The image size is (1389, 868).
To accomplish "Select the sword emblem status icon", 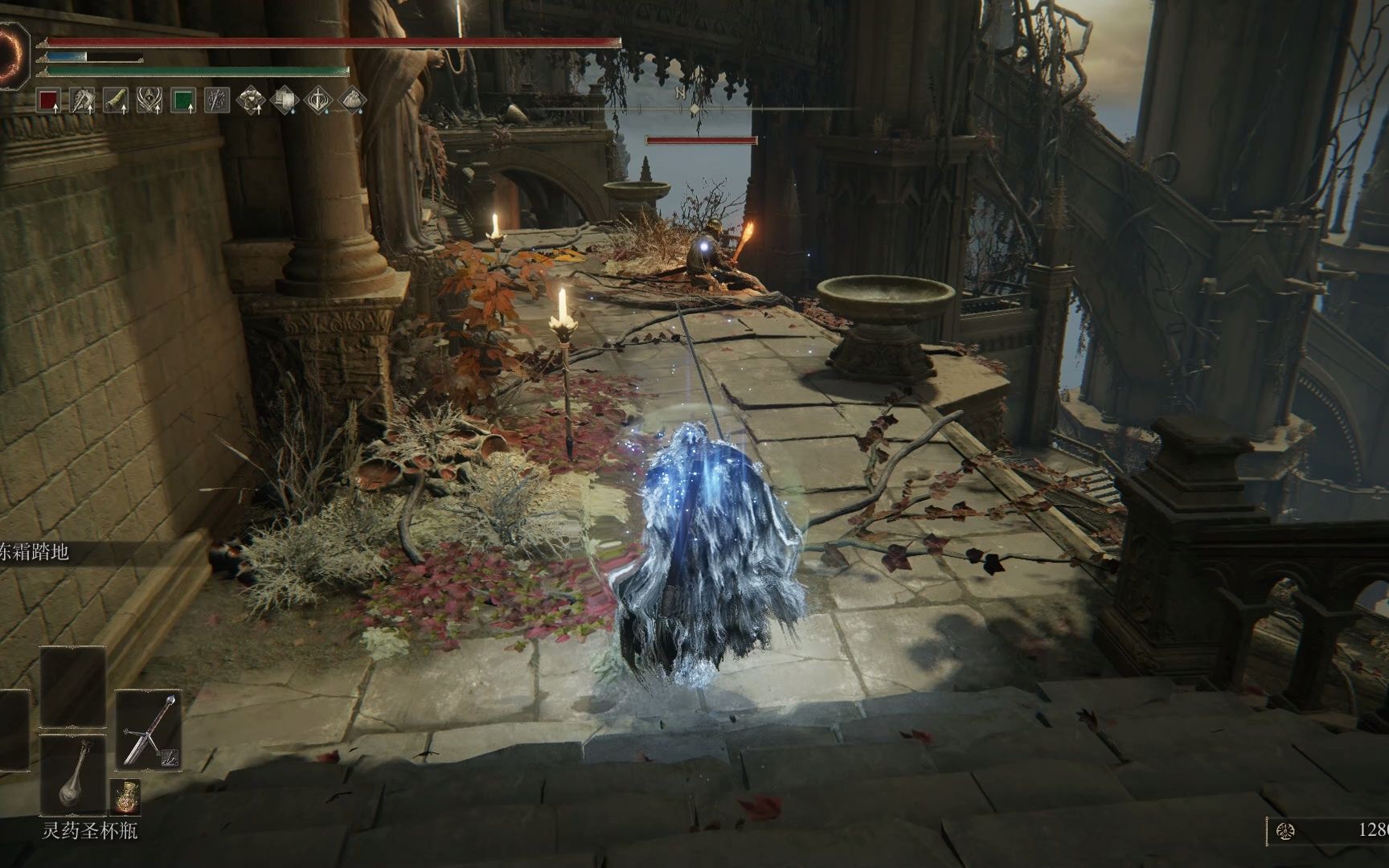I will pos(319,100).
